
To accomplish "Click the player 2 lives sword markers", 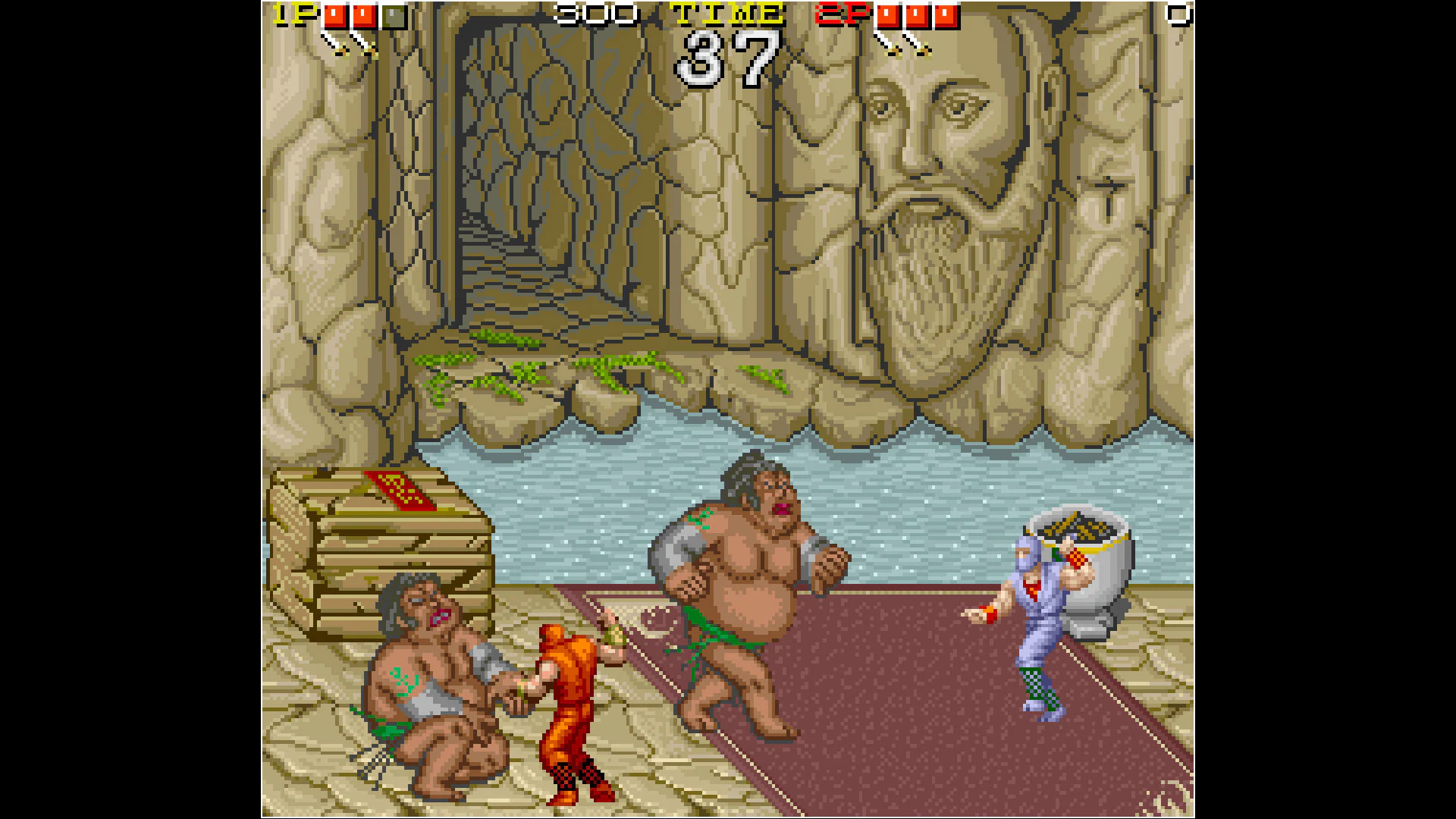I will click(902, 47).
